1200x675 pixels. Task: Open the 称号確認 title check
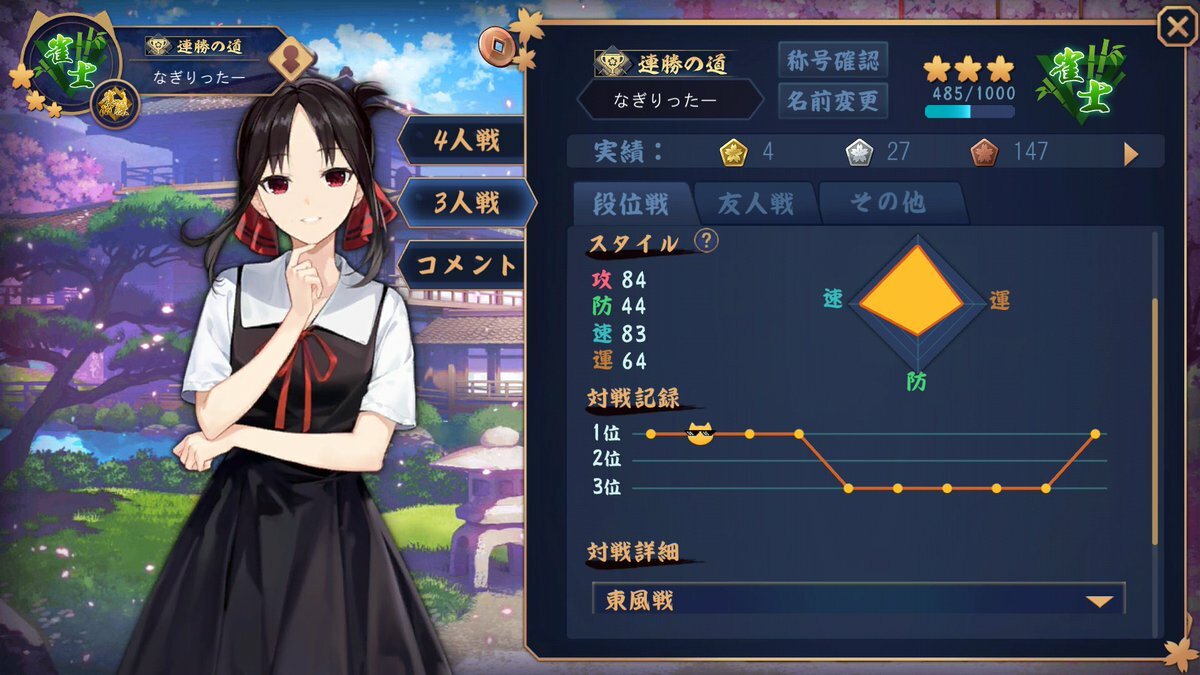coord(832,60)
